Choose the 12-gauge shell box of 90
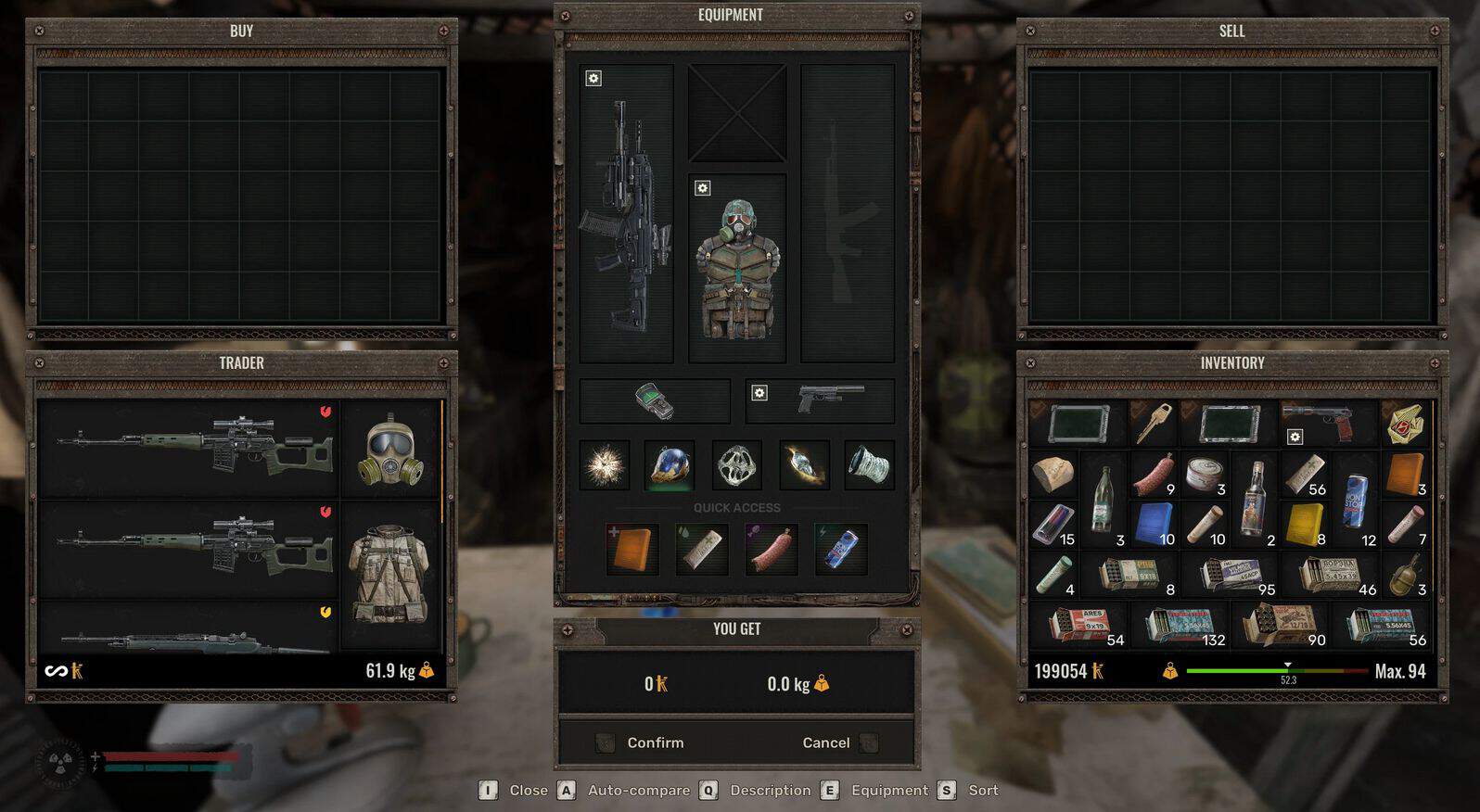The width and height of the screenshot is (1480, 812). 1282,626
